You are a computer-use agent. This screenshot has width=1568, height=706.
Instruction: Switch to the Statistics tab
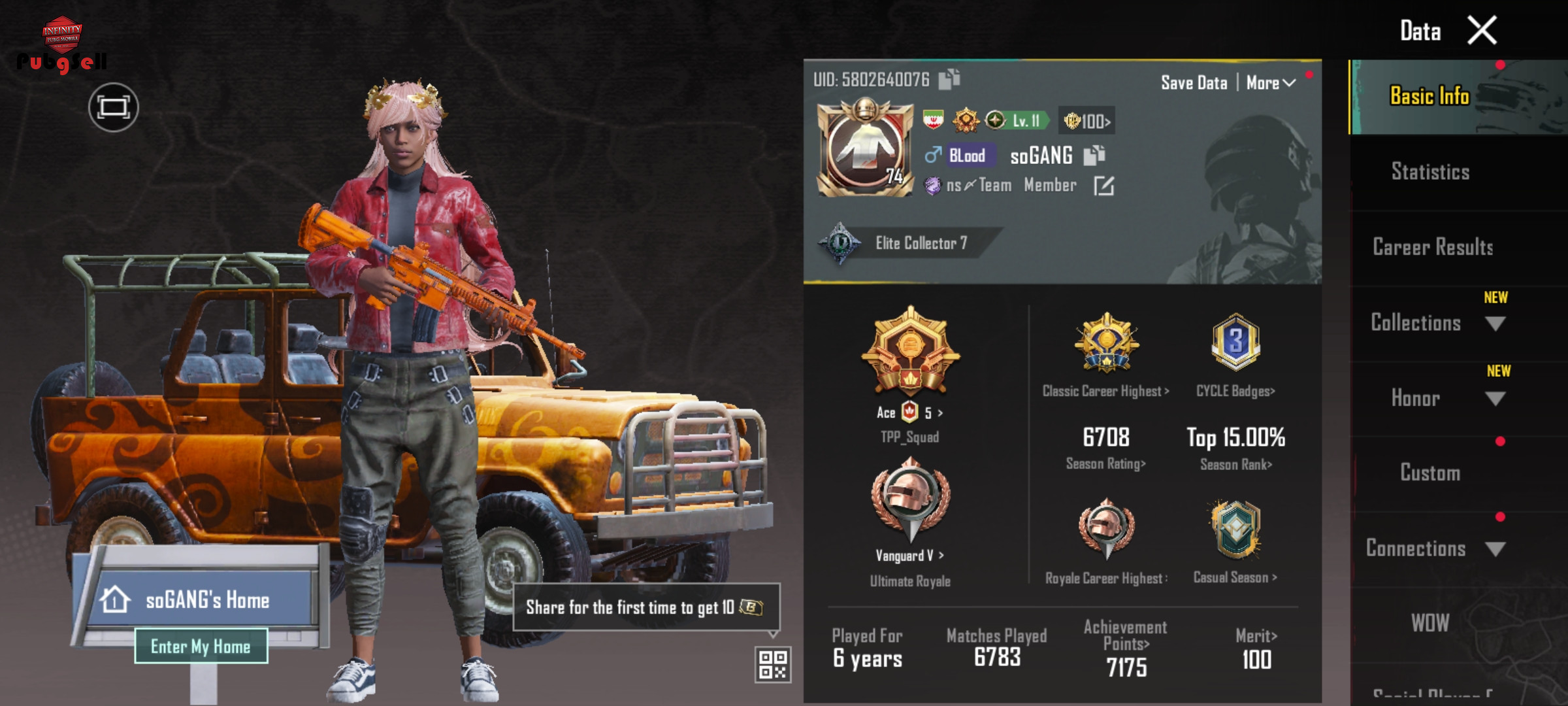pyautogui.click(x=1429, y=172)
